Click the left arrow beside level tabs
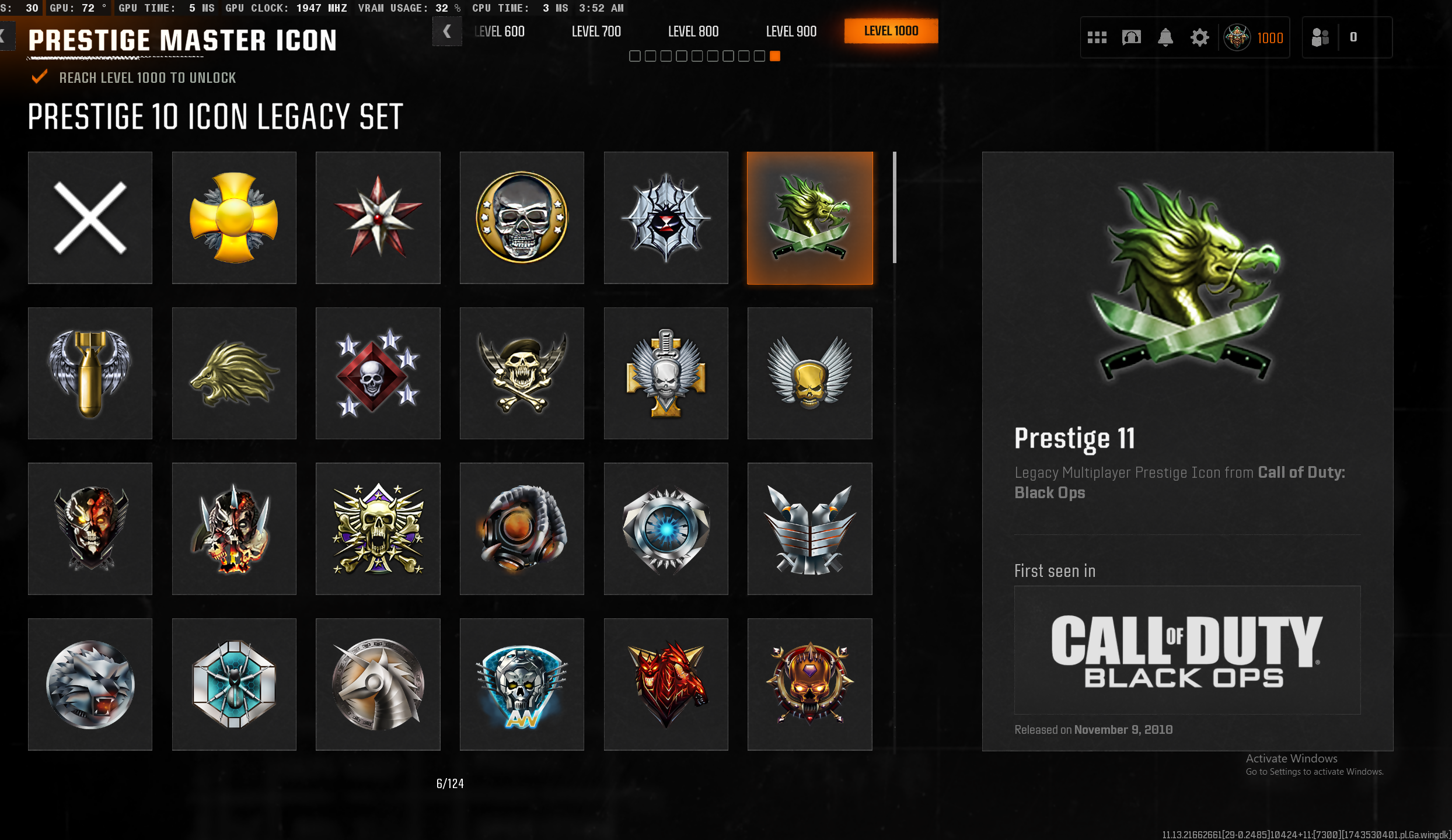Screen dimensions: 1452x840 coord(447,32)
